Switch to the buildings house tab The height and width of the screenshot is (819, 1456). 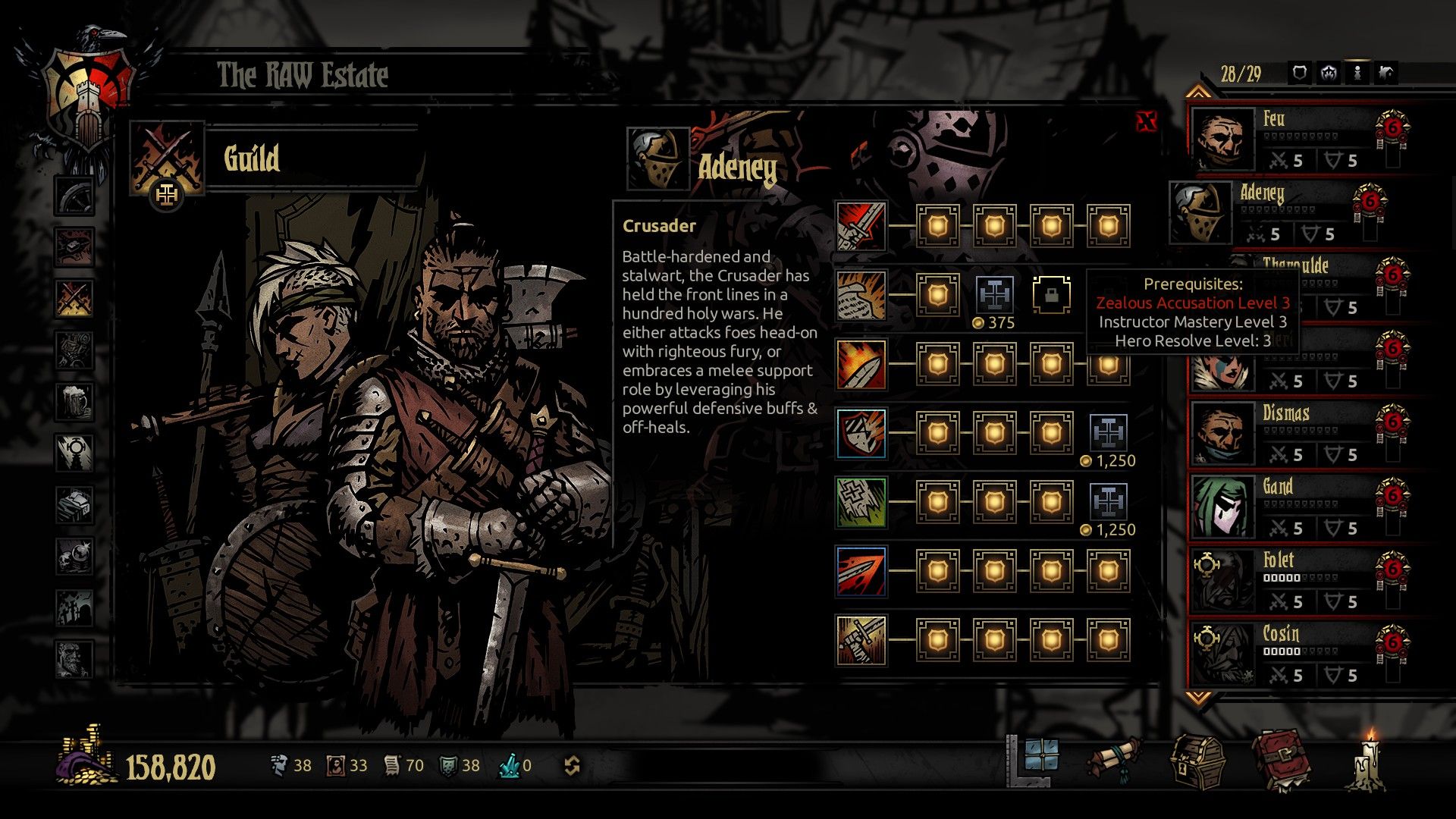[1387, 72]
